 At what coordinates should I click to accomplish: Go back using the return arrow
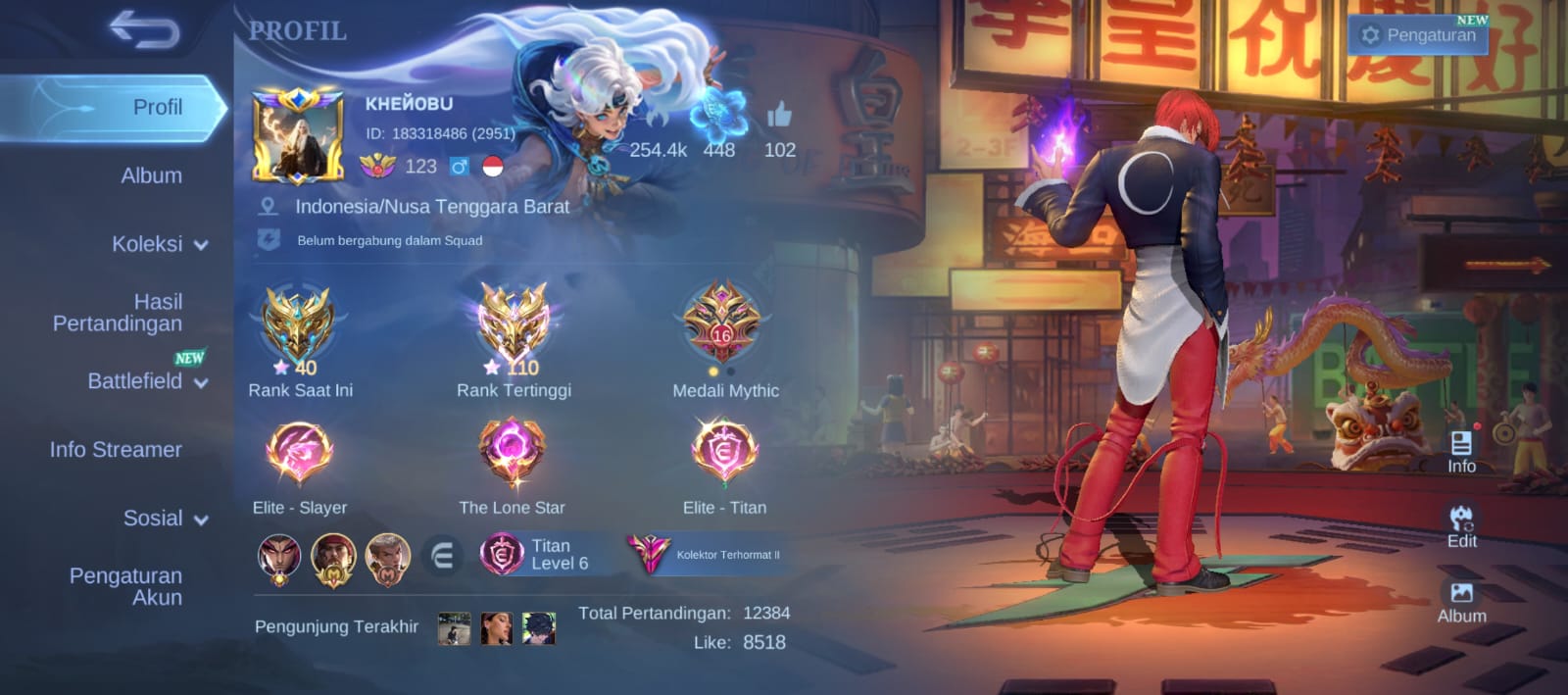click(144, 28)
